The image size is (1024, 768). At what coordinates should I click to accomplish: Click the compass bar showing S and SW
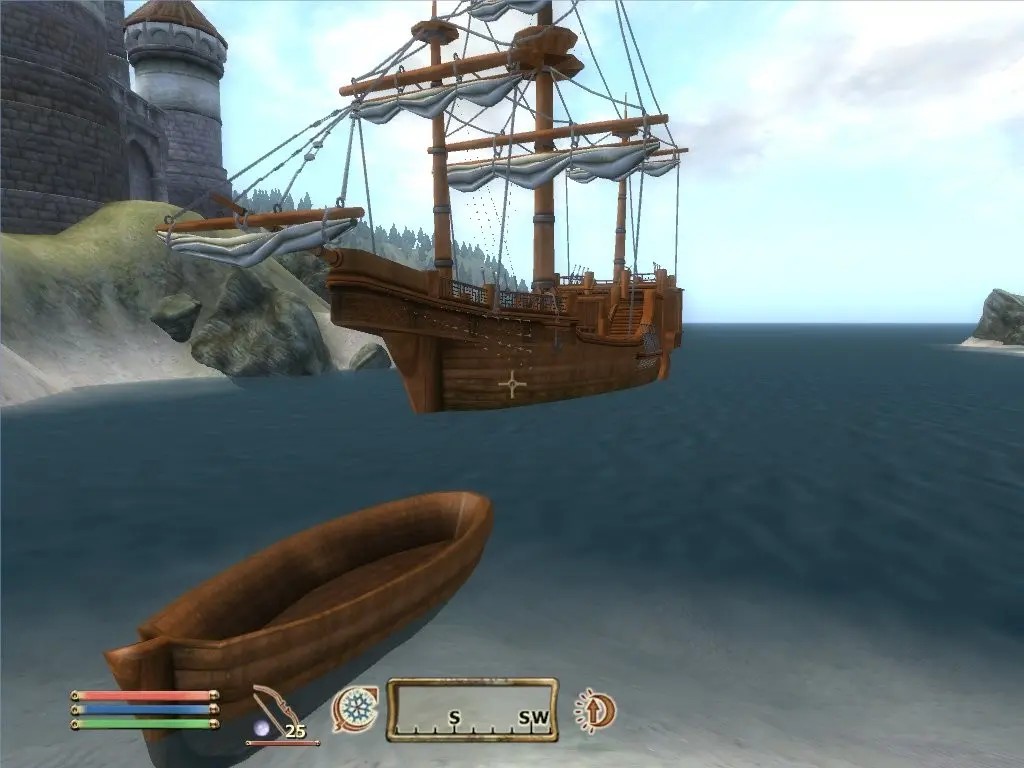tap(472, 710)
